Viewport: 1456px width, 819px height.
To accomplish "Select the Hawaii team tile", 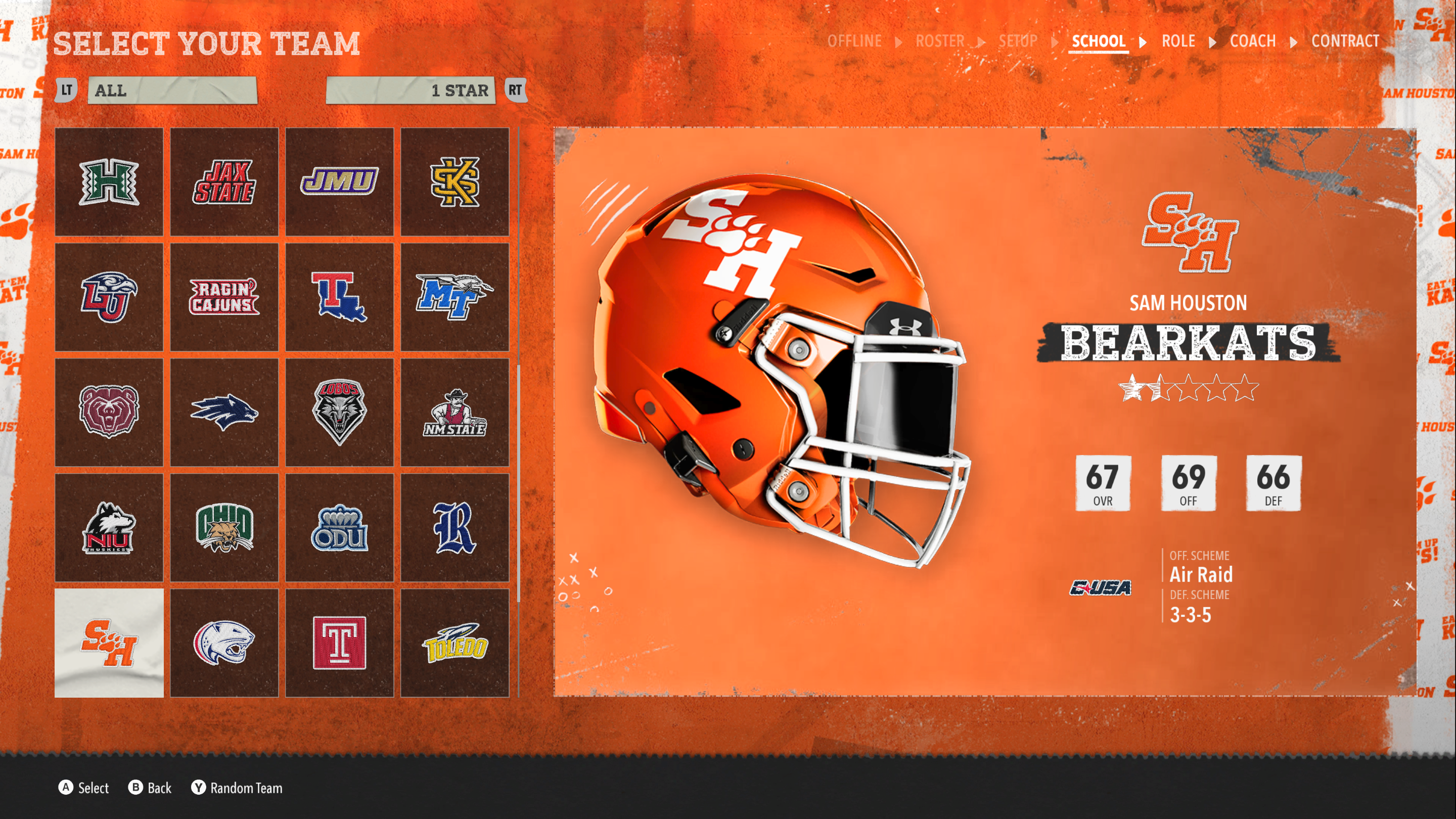I will pyautogui.click(x=109, y=182).
